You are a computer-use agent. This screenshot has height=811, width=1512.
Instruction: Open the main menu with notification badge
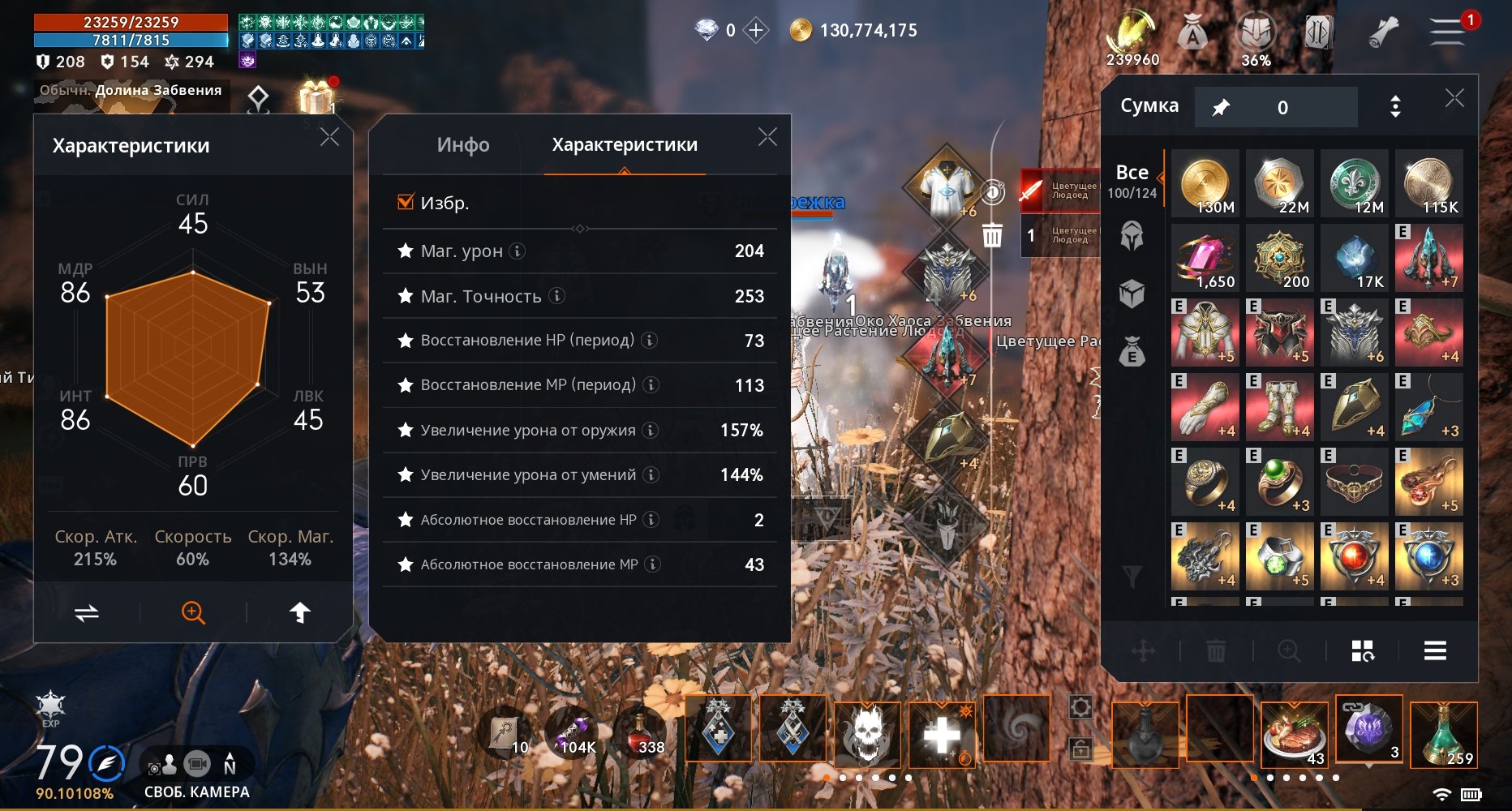coord(1448,32)
